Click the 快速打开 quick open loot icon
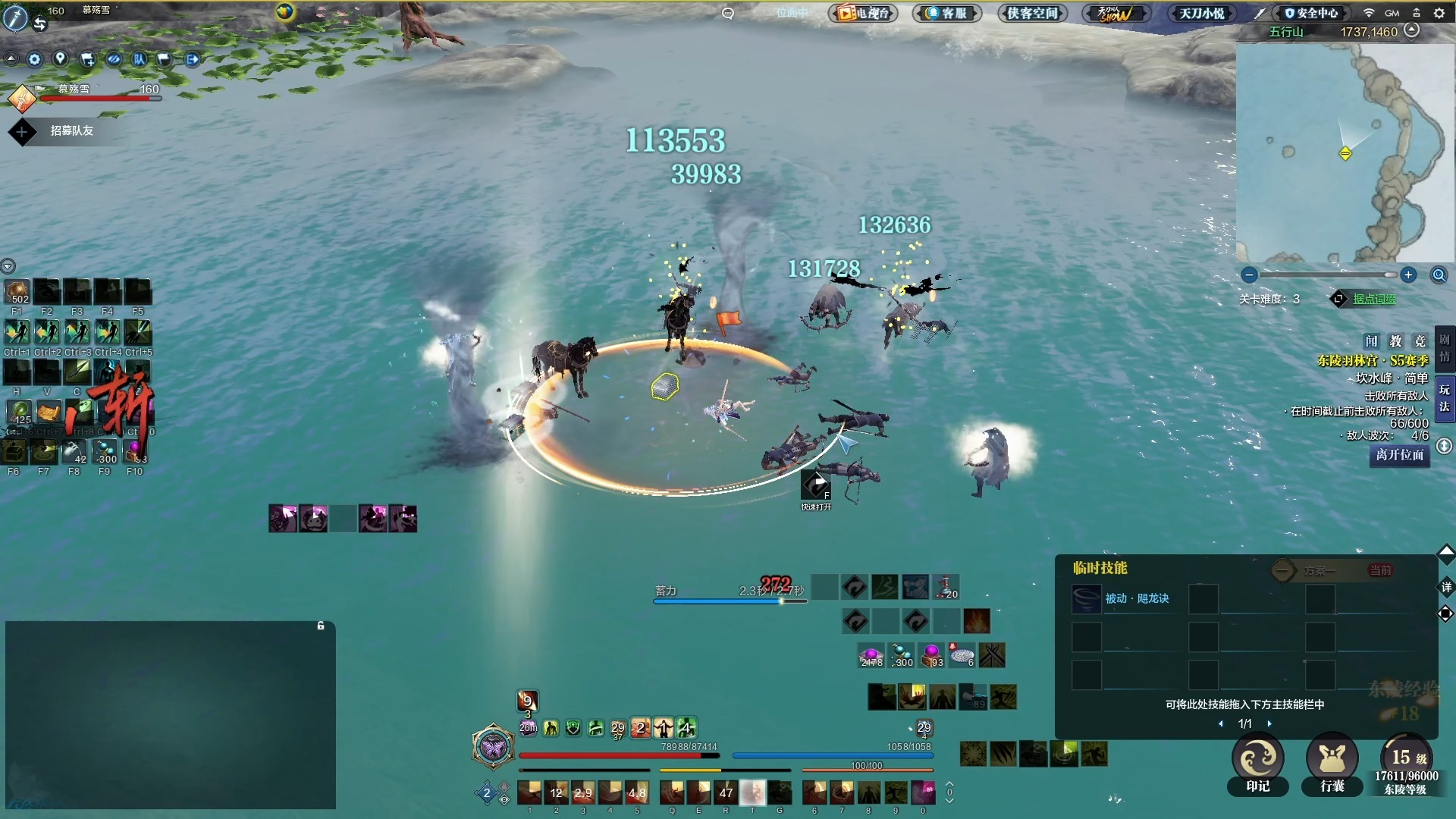The height and width of the screenshot is (819, 1456). point(816,486)
